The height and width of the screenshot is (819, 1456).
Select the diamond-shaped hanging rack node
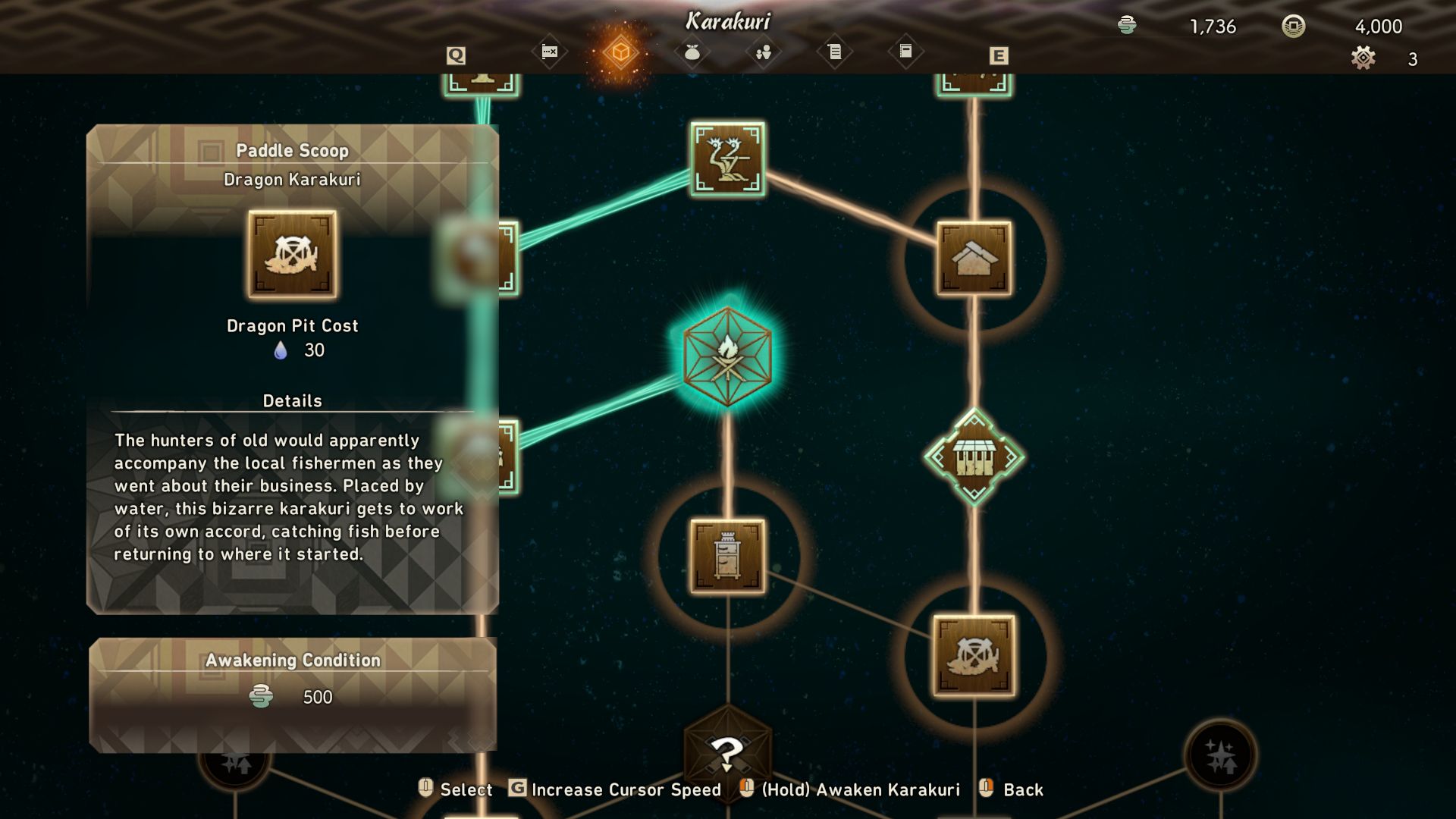tap(974, 457)
